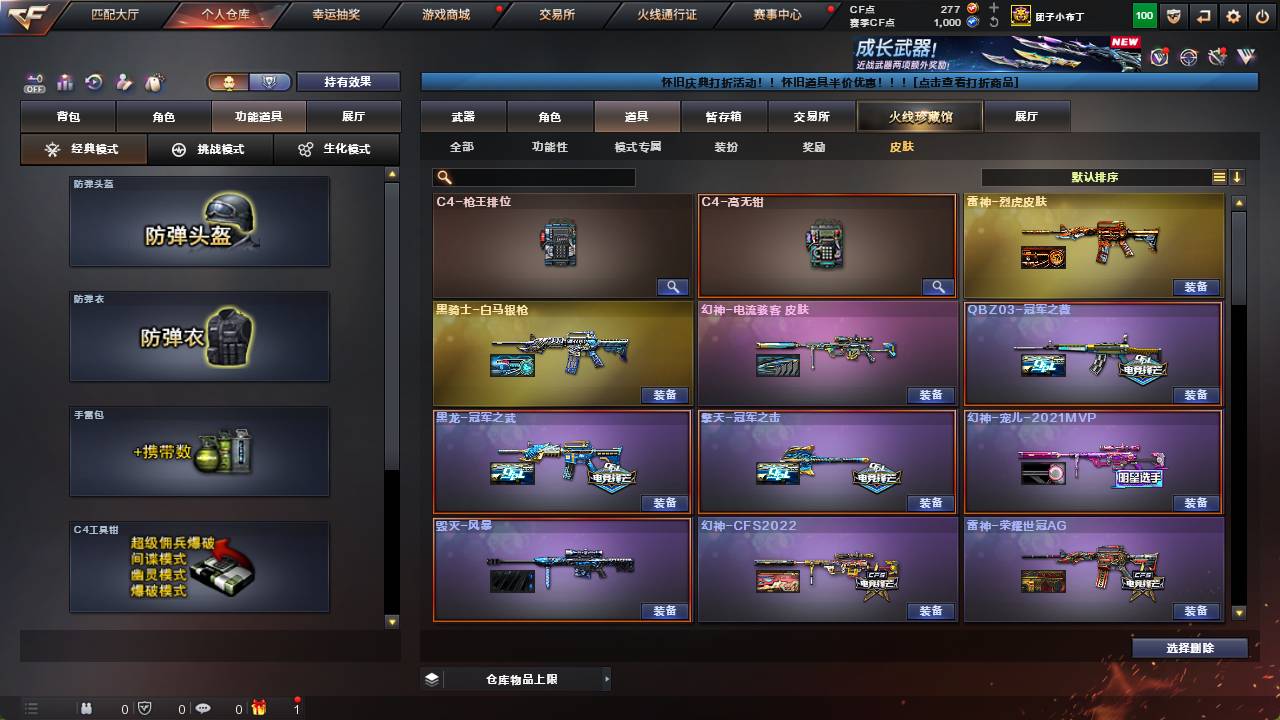Switch the character/trophy toggle to trophy side
Image resolution: width=1280 pixels, height=720 pixels.
pos(270,81)
